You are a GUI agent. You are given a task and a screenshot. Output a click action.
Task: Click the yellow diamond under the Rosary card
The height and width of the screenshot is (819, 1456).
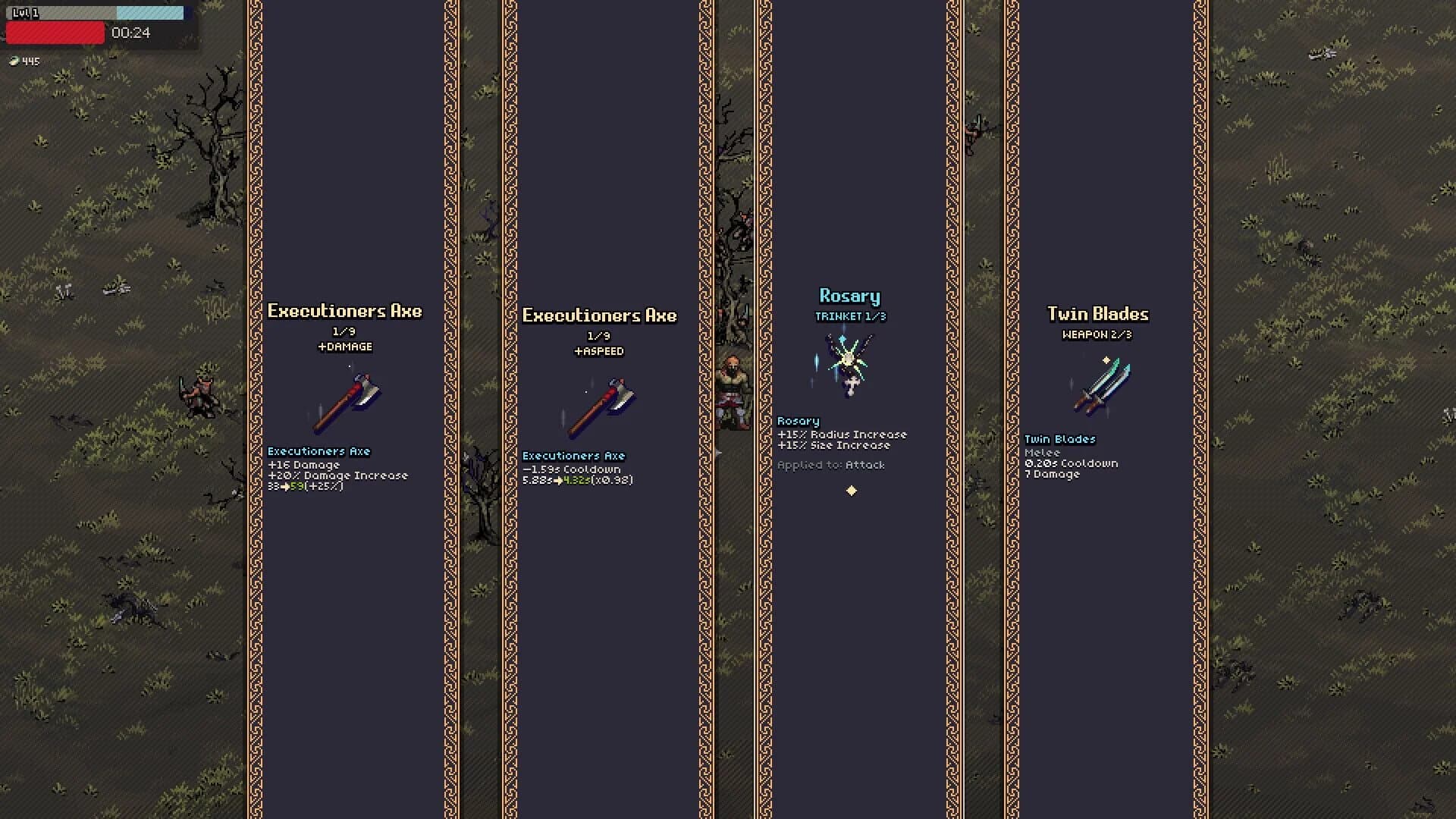(852, 489)
